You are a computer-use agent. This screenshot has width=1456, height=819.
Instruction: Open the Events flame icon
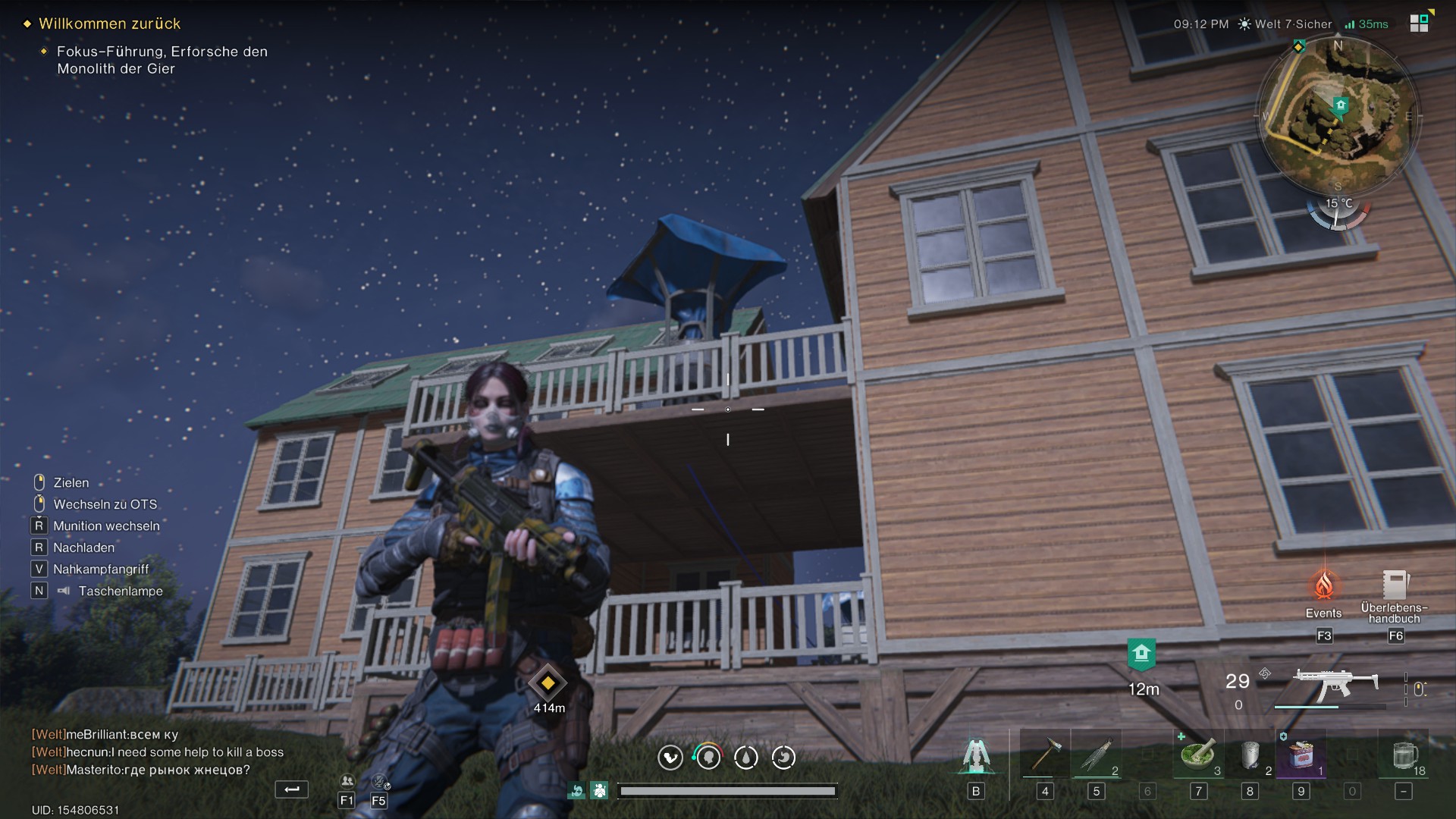coord(1323,585)
